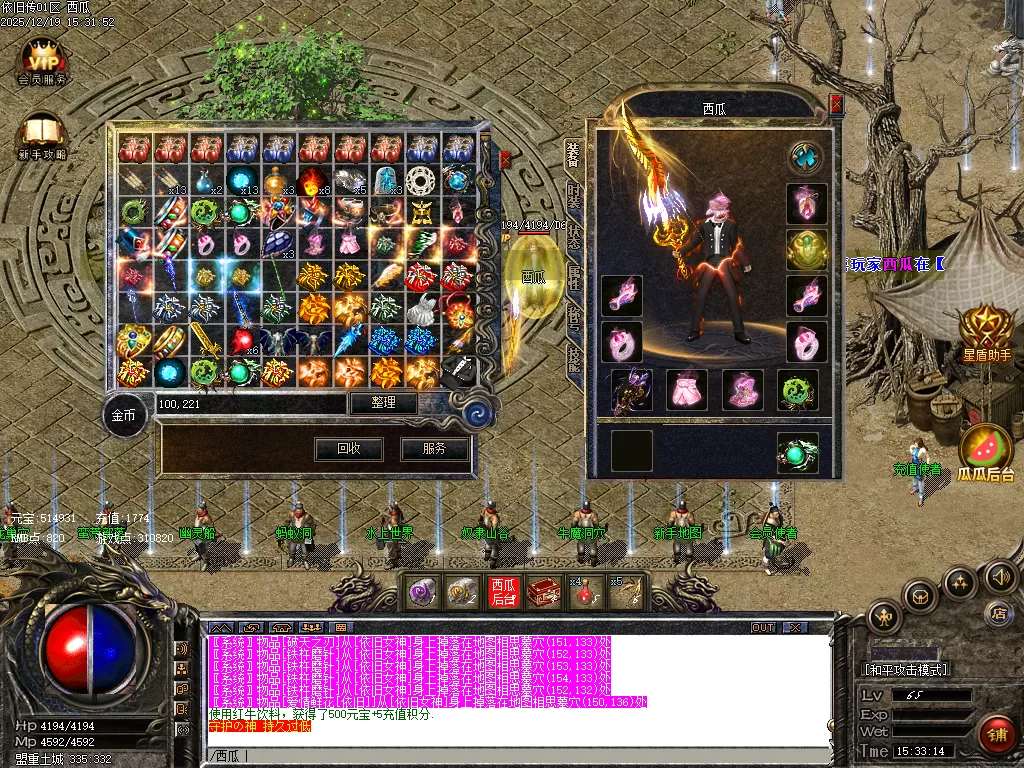Close the character equipment panel
Image resolution: width=1024 pixels, height=768 pixels.
[836, 103]
